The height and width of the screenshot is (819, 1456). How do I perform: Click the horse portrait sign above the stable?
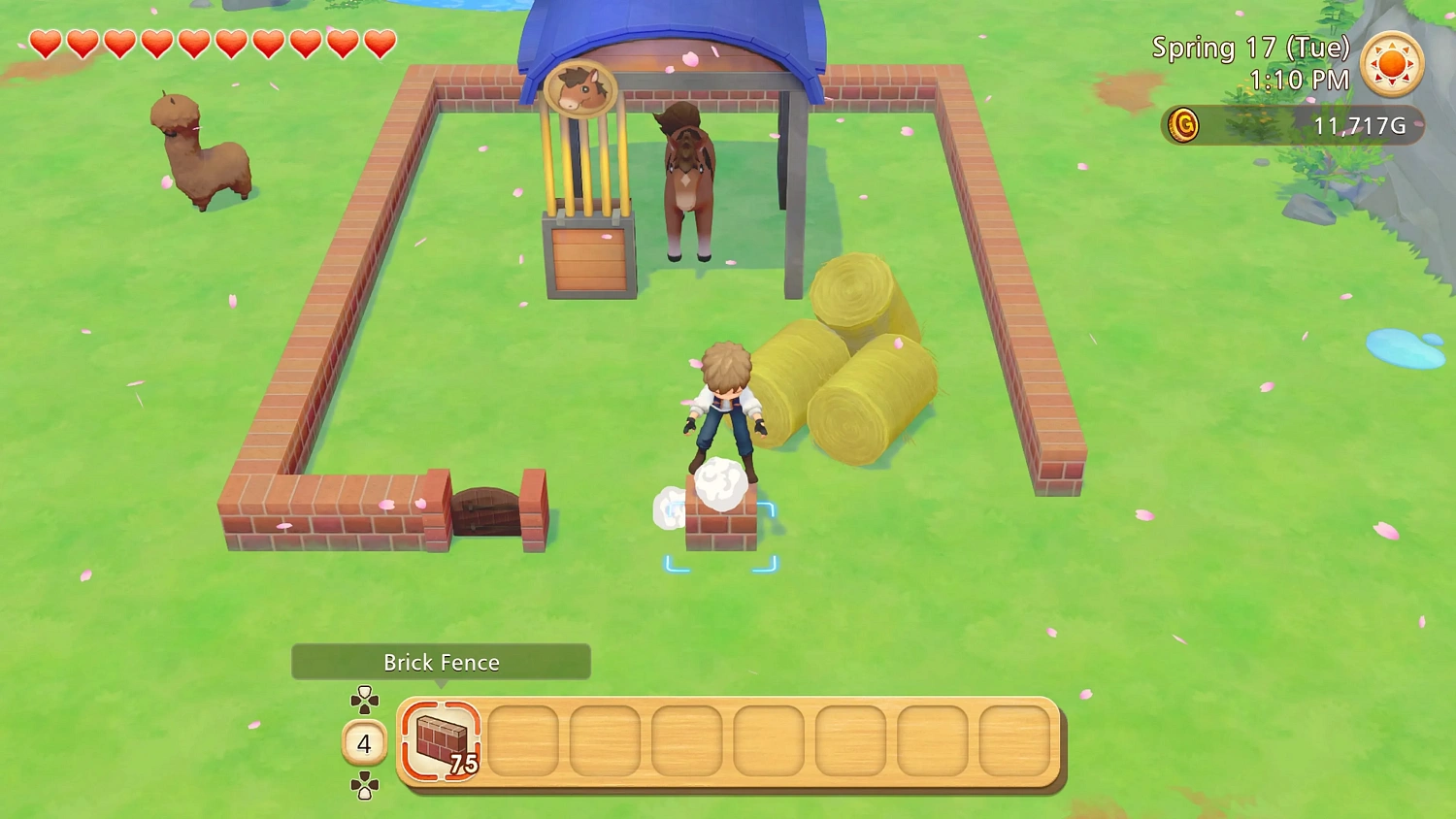click(579, 90)
